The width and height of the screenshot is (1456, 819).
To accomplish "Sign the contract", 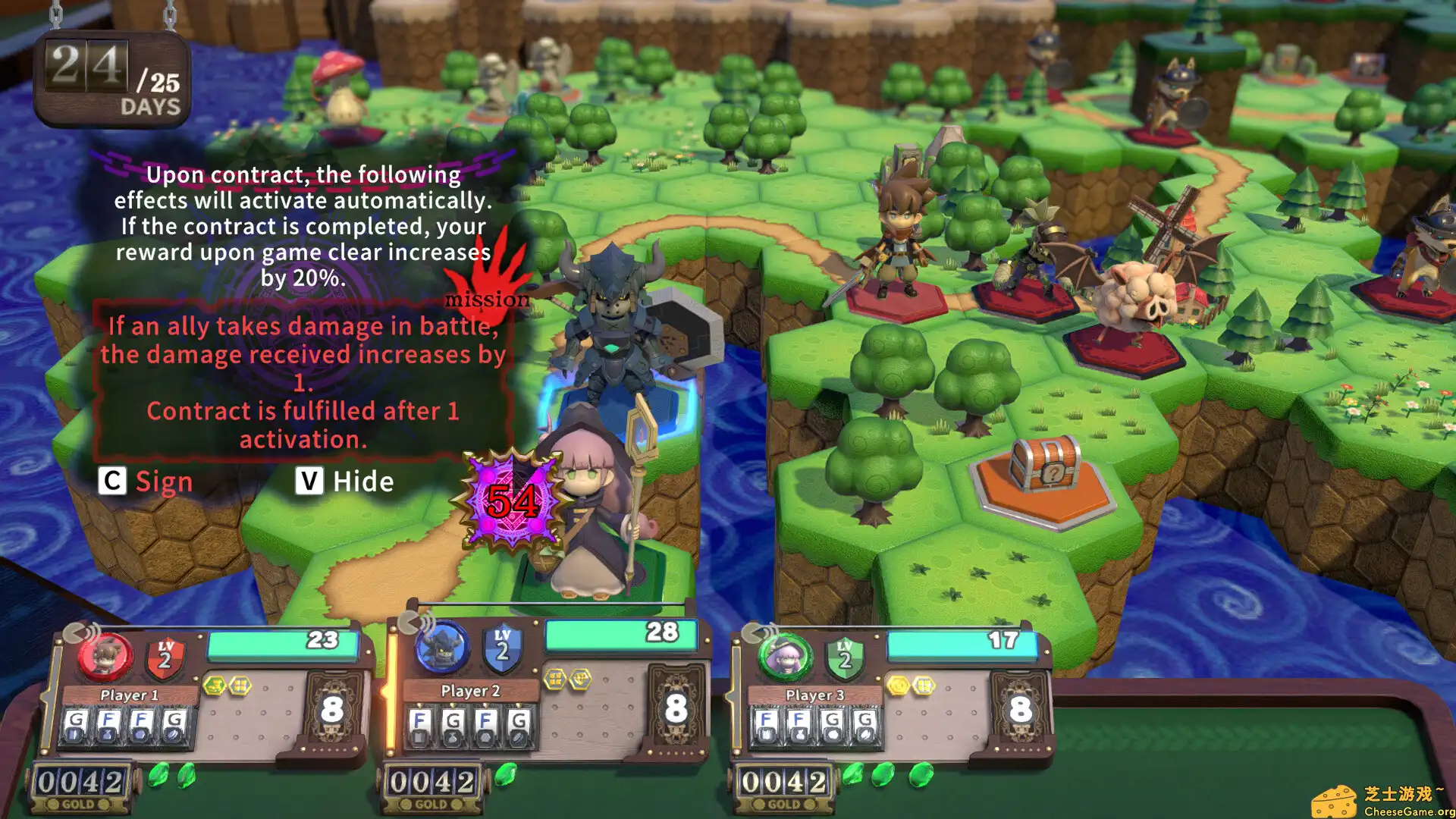I will [146, 482].
